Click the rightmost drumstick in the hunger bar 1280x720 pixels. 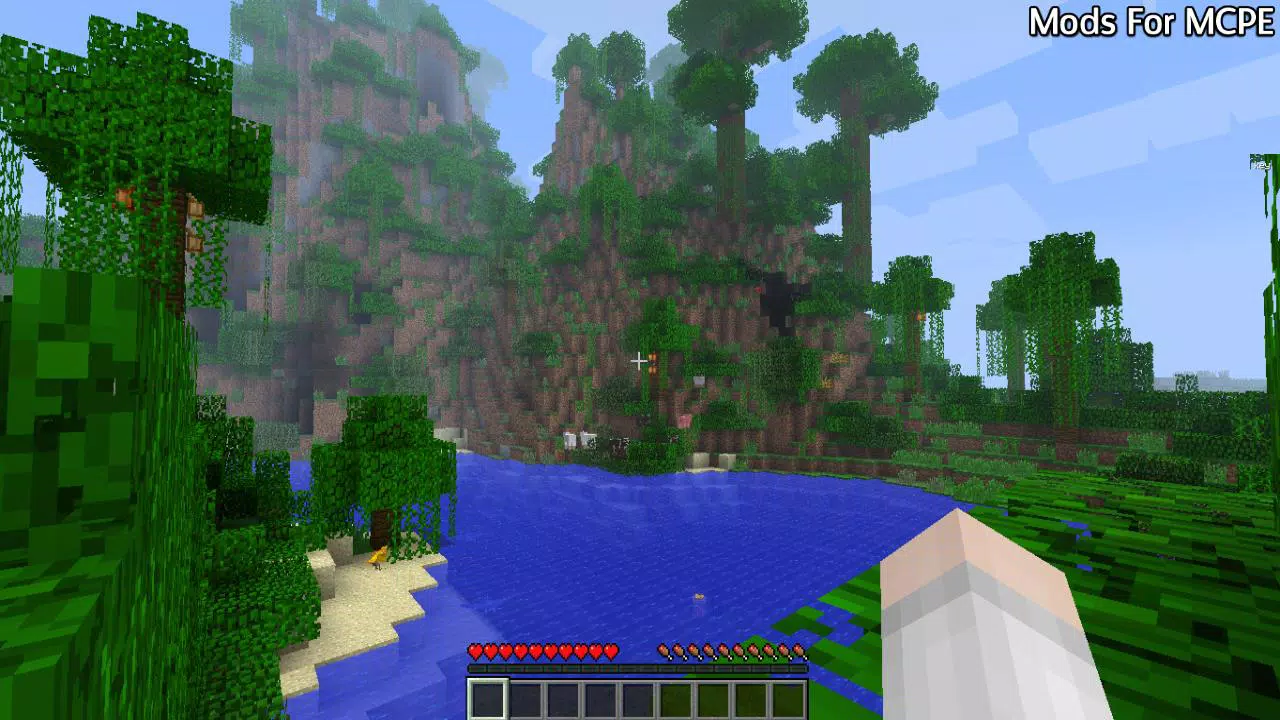pos(800,650)
